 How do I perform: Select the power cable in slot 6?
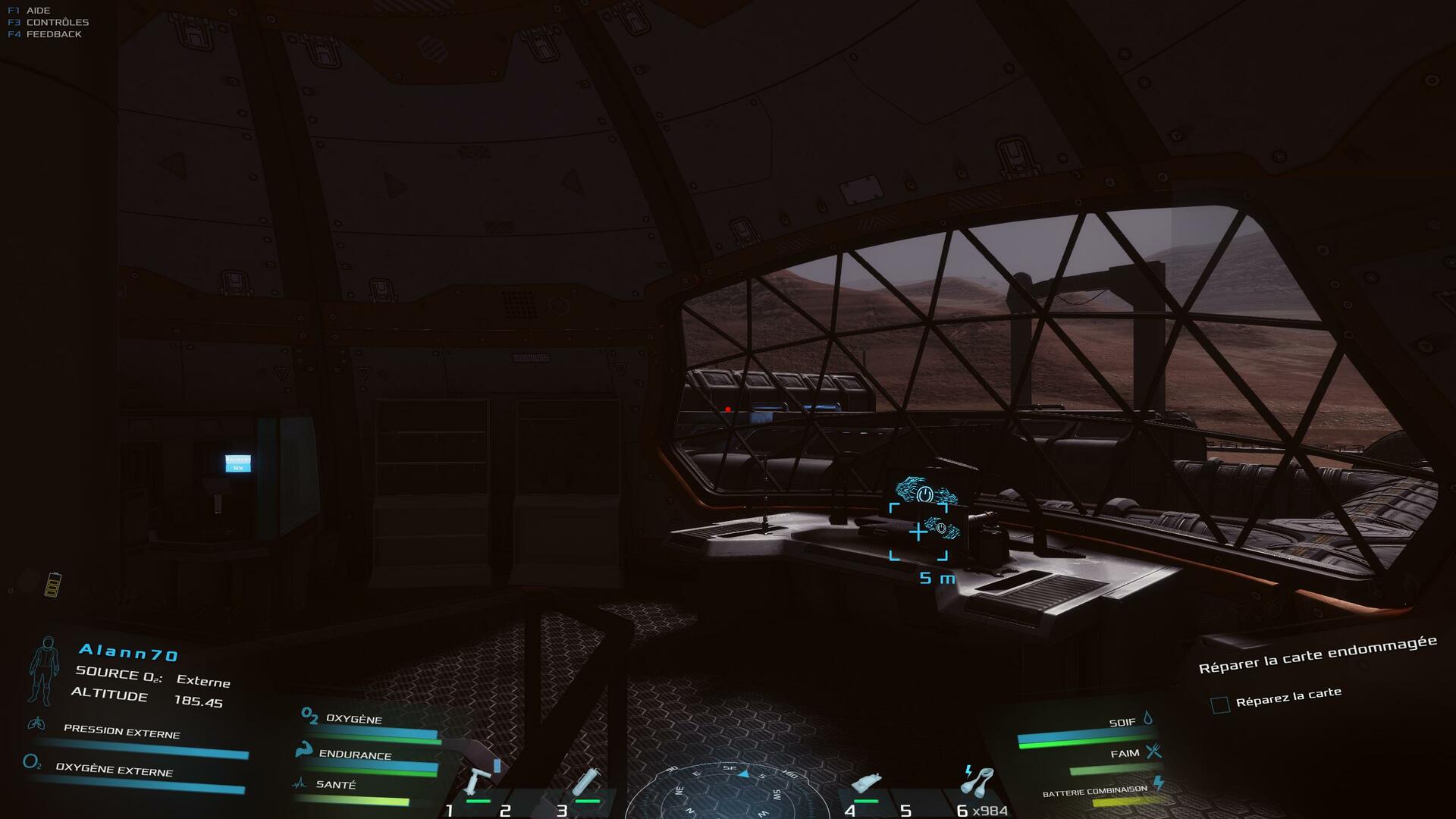(978, 783)
